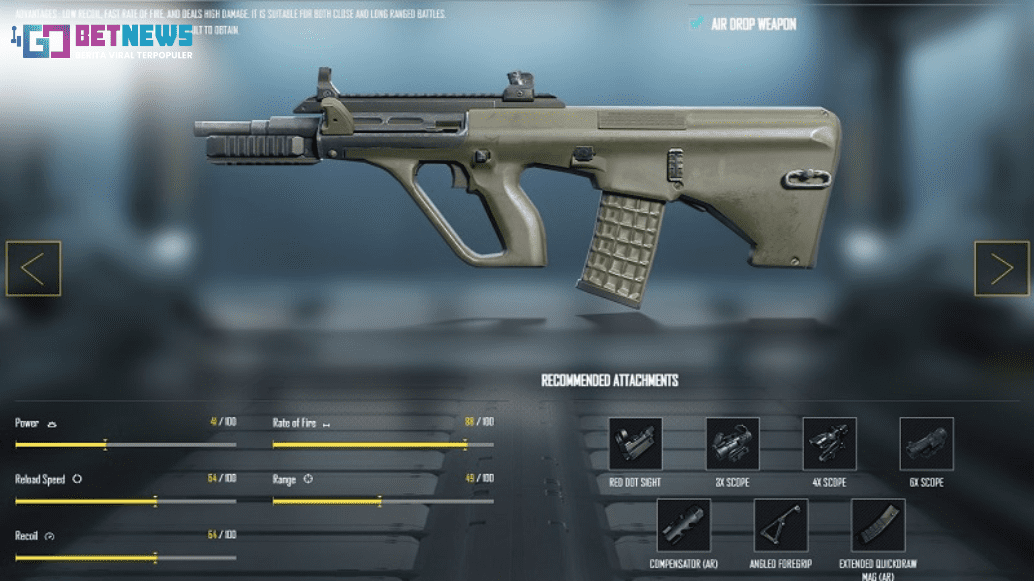Viewport: 1036px width, 582px height.
Task: Go to the previous weapon with left arrow
Action: coord(33,269)
